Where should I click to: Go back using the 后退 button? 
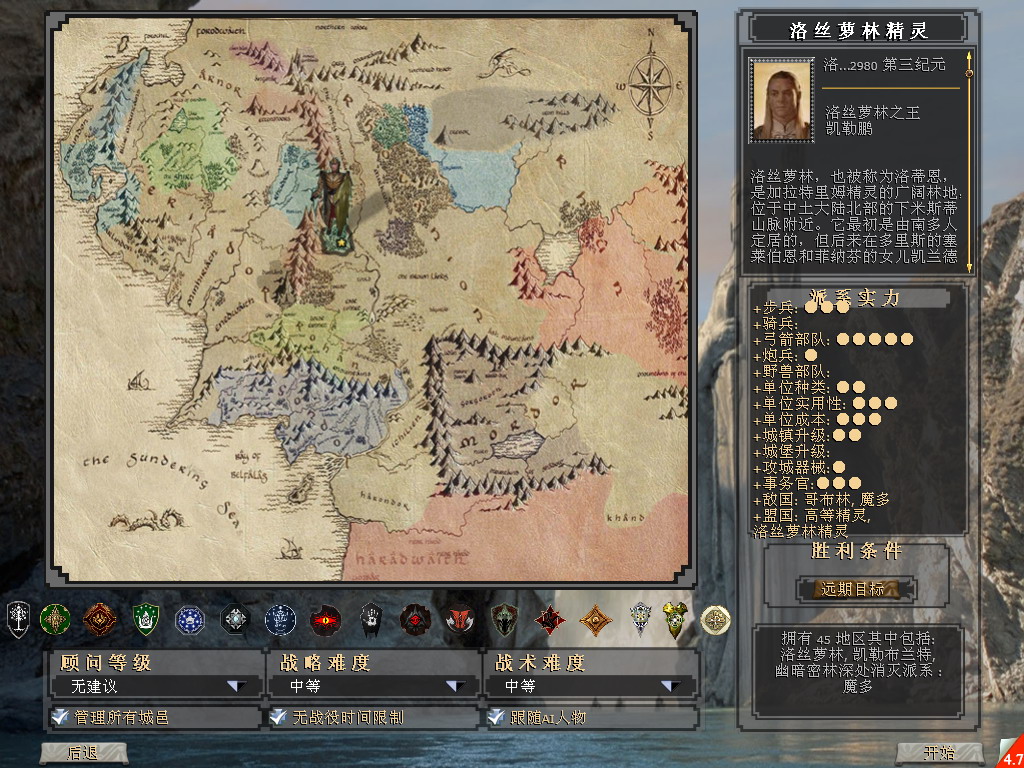(x=82, y=752)
